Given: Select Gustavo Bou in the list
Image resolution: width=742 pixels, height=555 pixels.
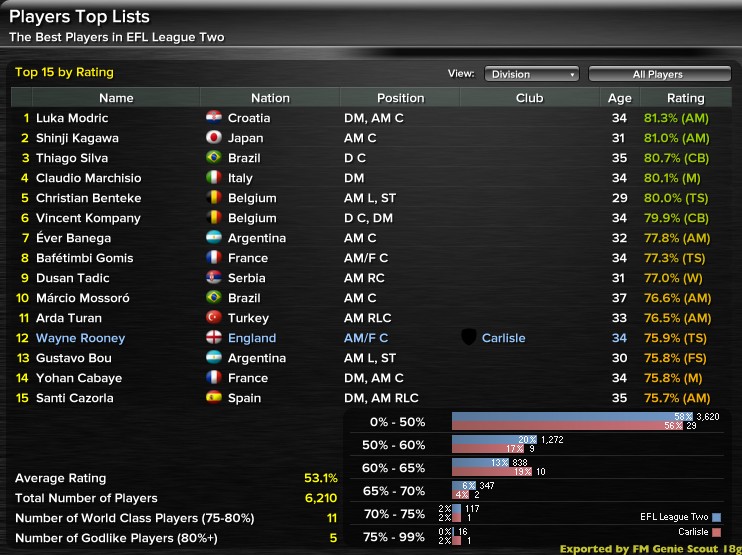Looking at the screenshot, I should pos(73,358).
